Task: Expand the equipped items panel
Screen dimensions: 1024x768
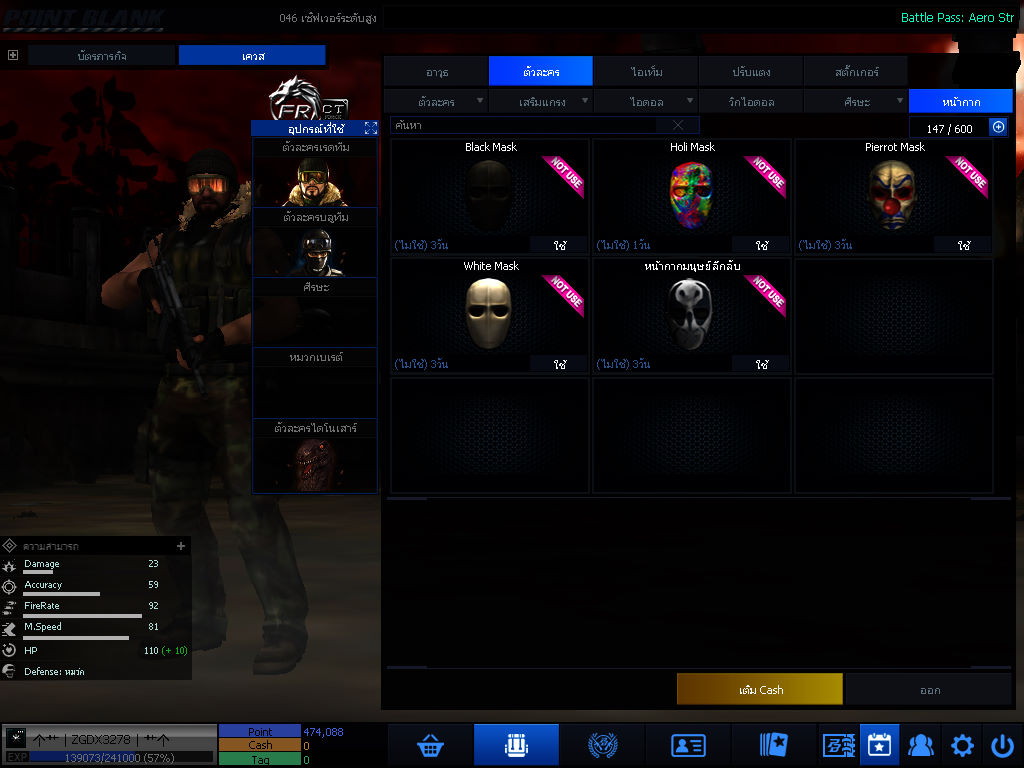Action: tap(371, 128)
